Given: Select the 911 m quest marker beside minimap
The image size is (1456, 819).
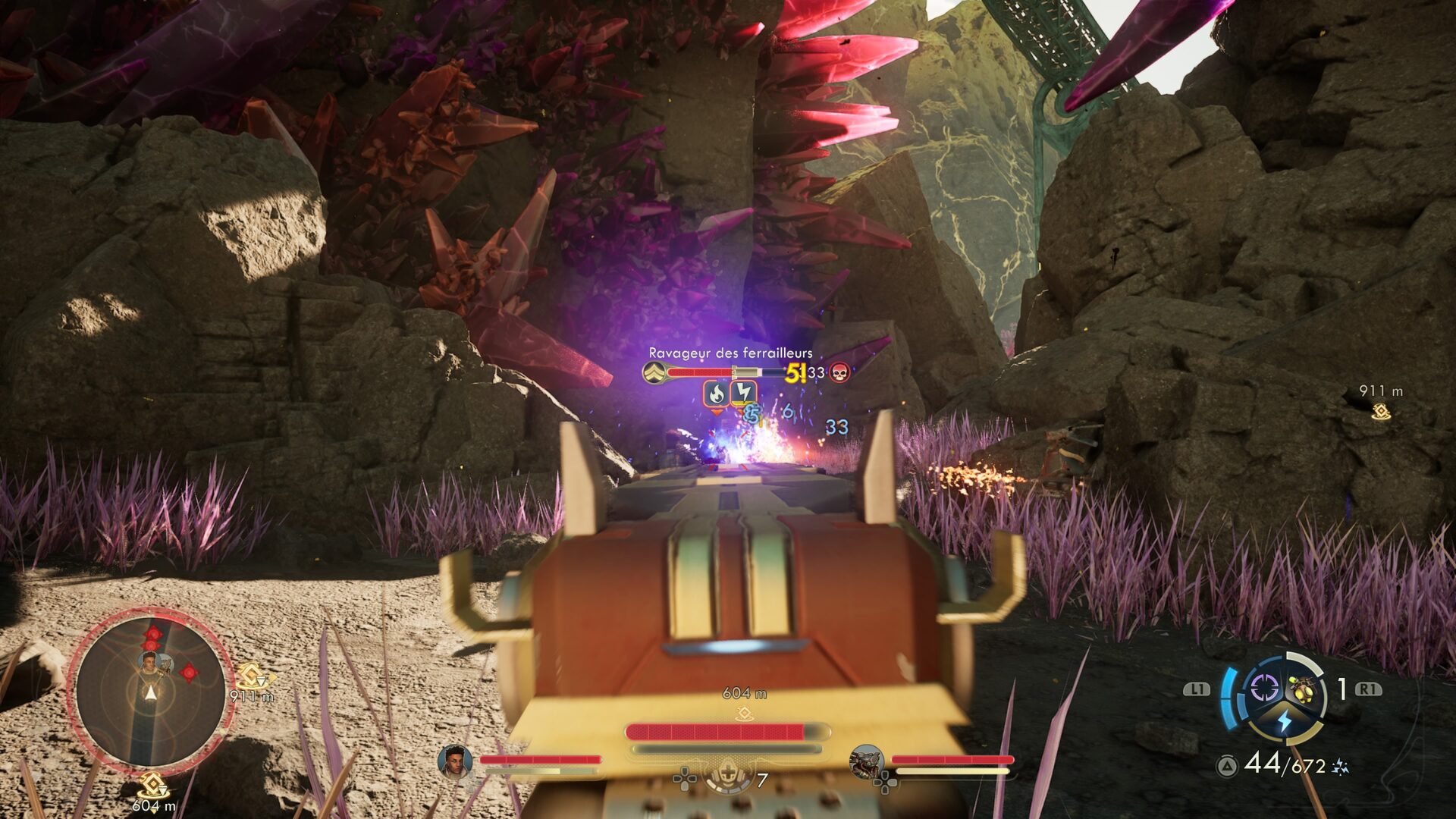Looking at the screenshot, I should tap(250, 677).
